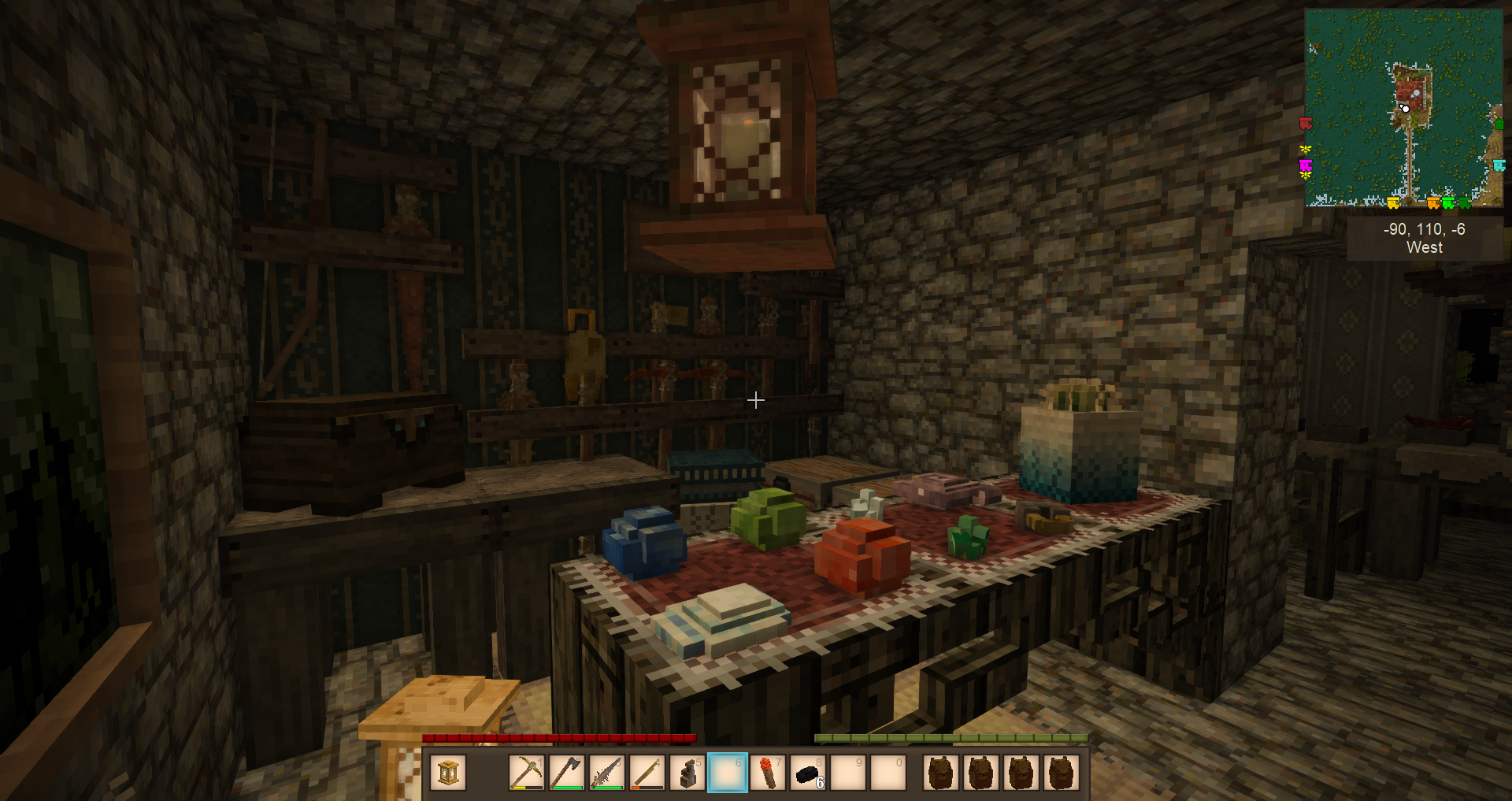Viewport: 1512px width, 801px height.
Task: Click the yellow cart minimap marker
Action: 1393,204
